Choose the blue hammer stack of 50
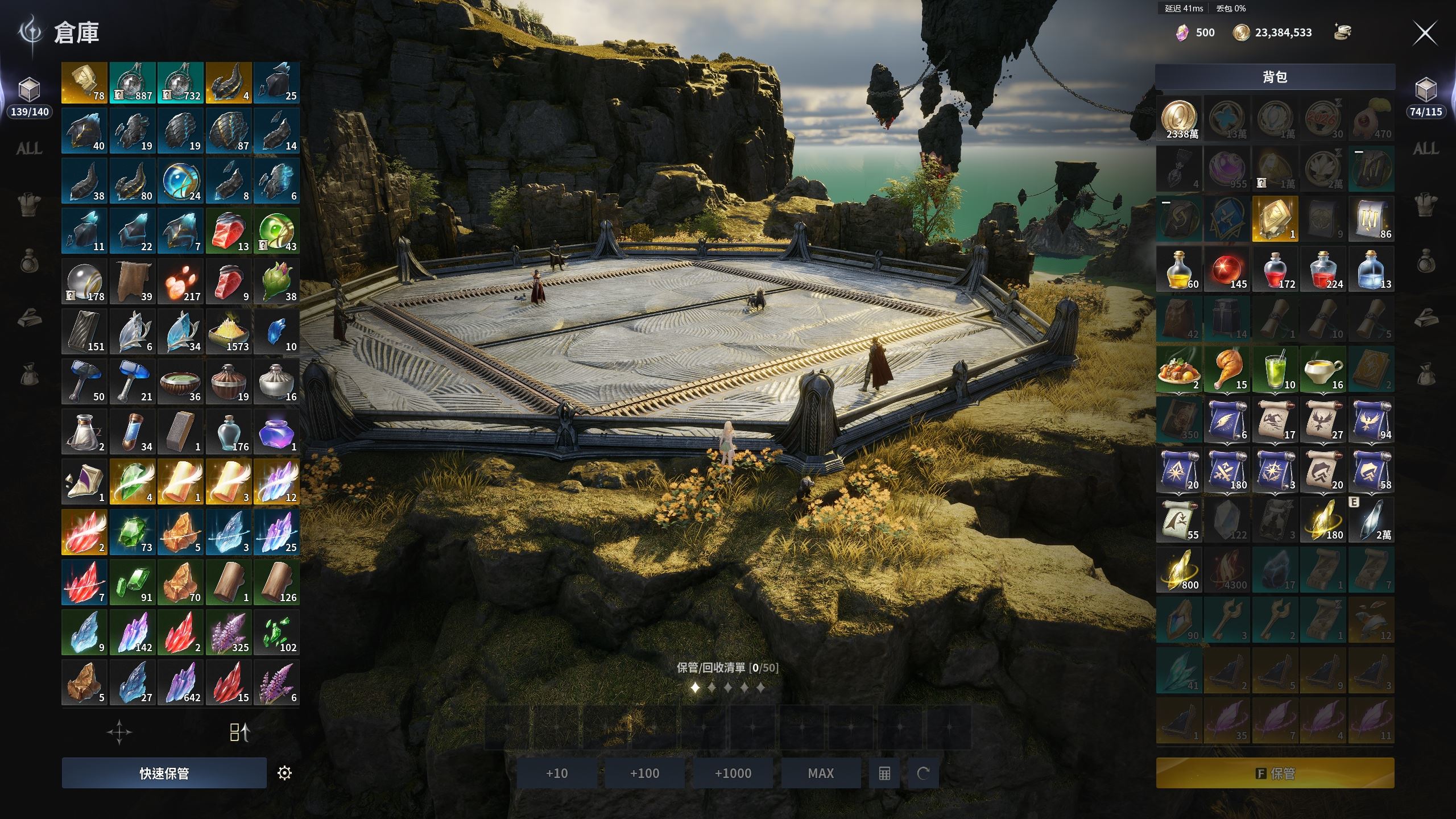 pyautogui.click(x=84, y=382)
